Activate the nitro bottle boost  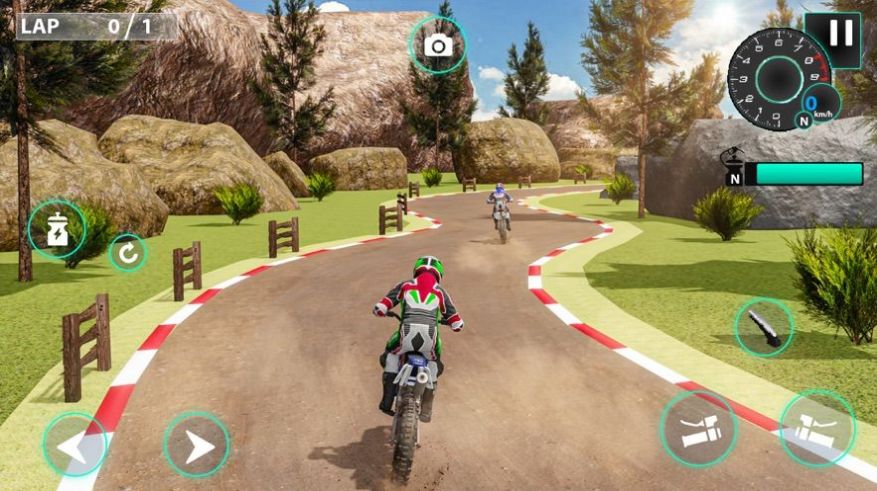(x=57, y=230)
